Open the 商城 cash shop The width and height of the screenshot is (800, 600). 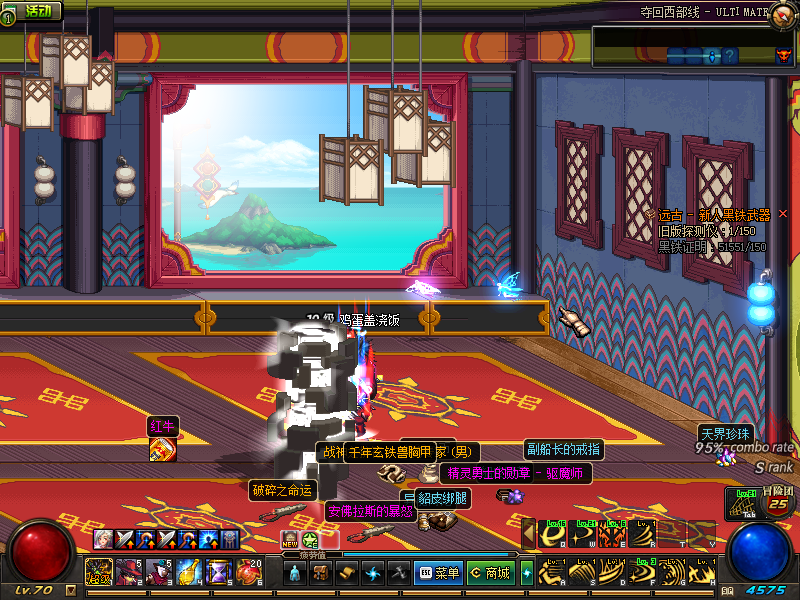[490, 573]
